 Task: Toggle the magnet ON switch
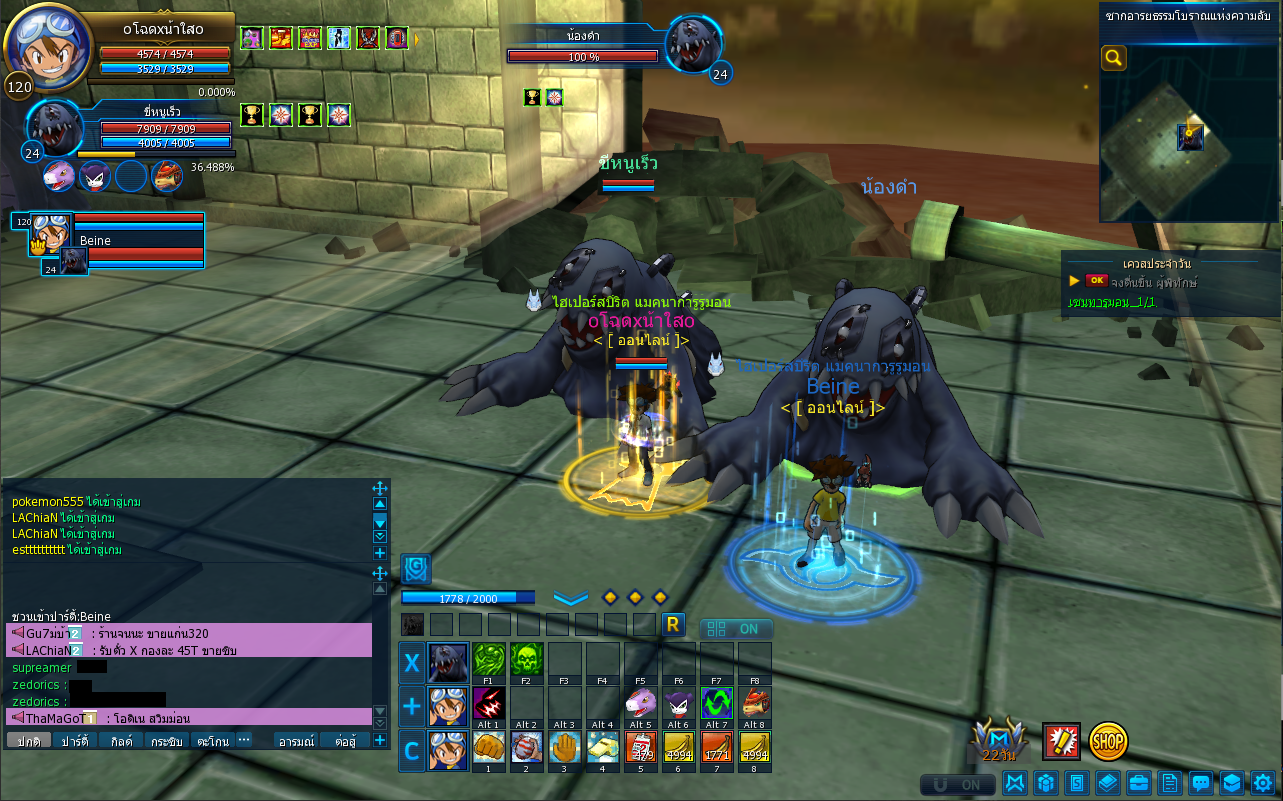[x=957, y=785]
